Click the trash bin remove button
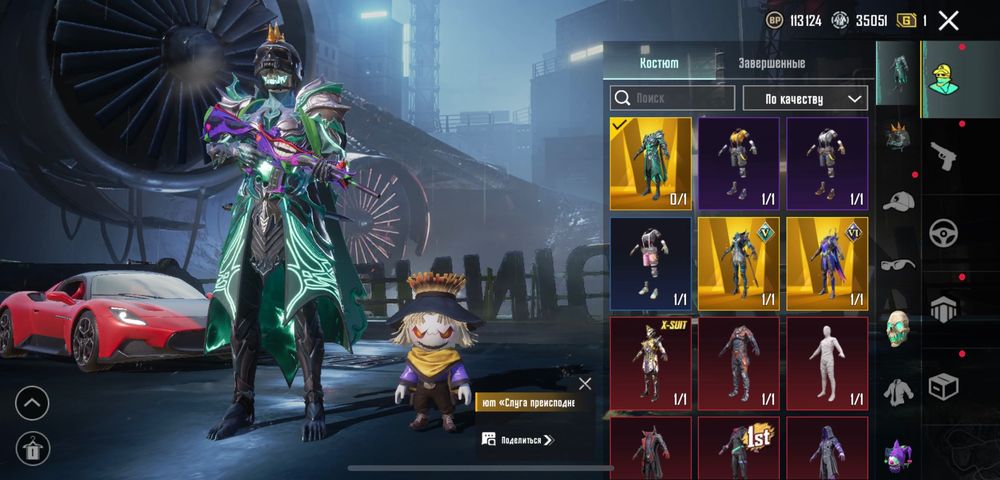This screenshot has height=480, width=1000. (32, 447)
